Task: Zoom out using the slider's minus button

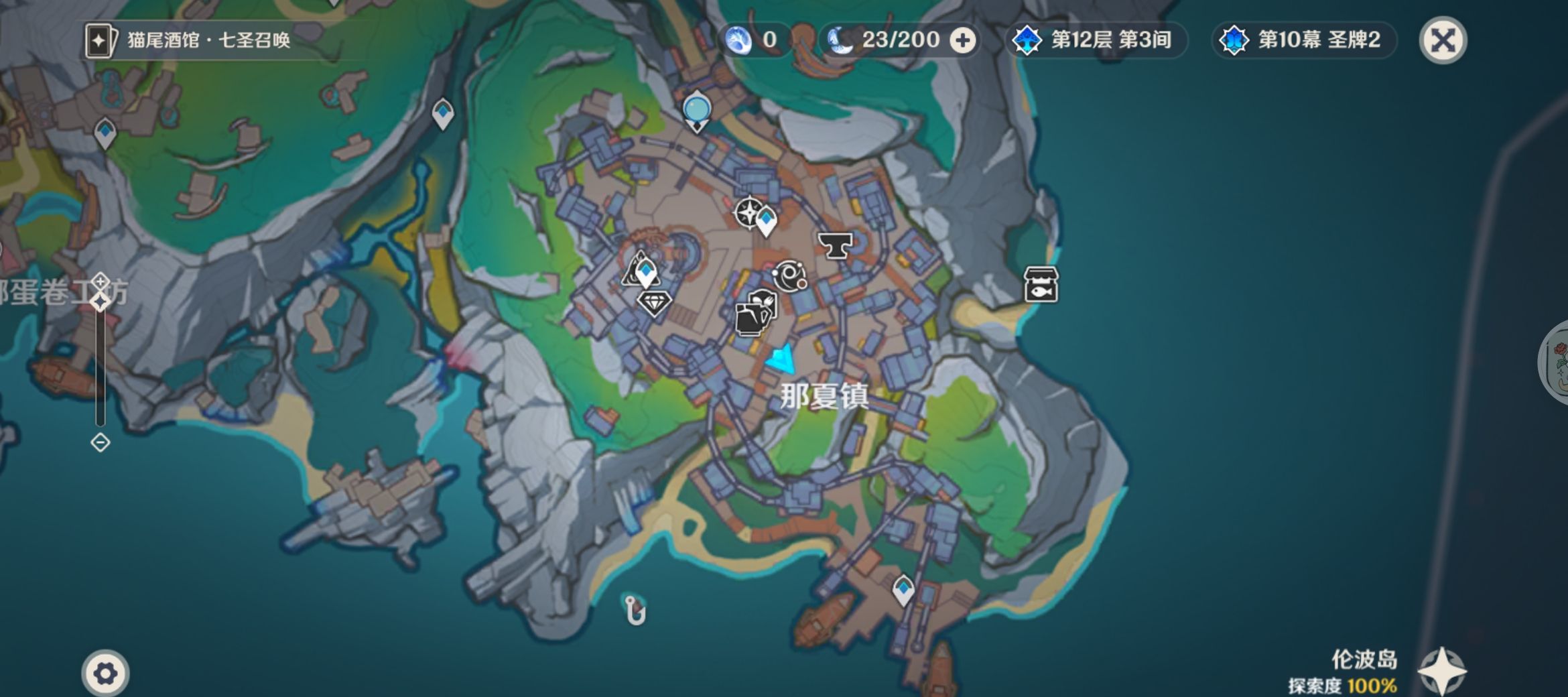Action: click(x=101, y=442)
